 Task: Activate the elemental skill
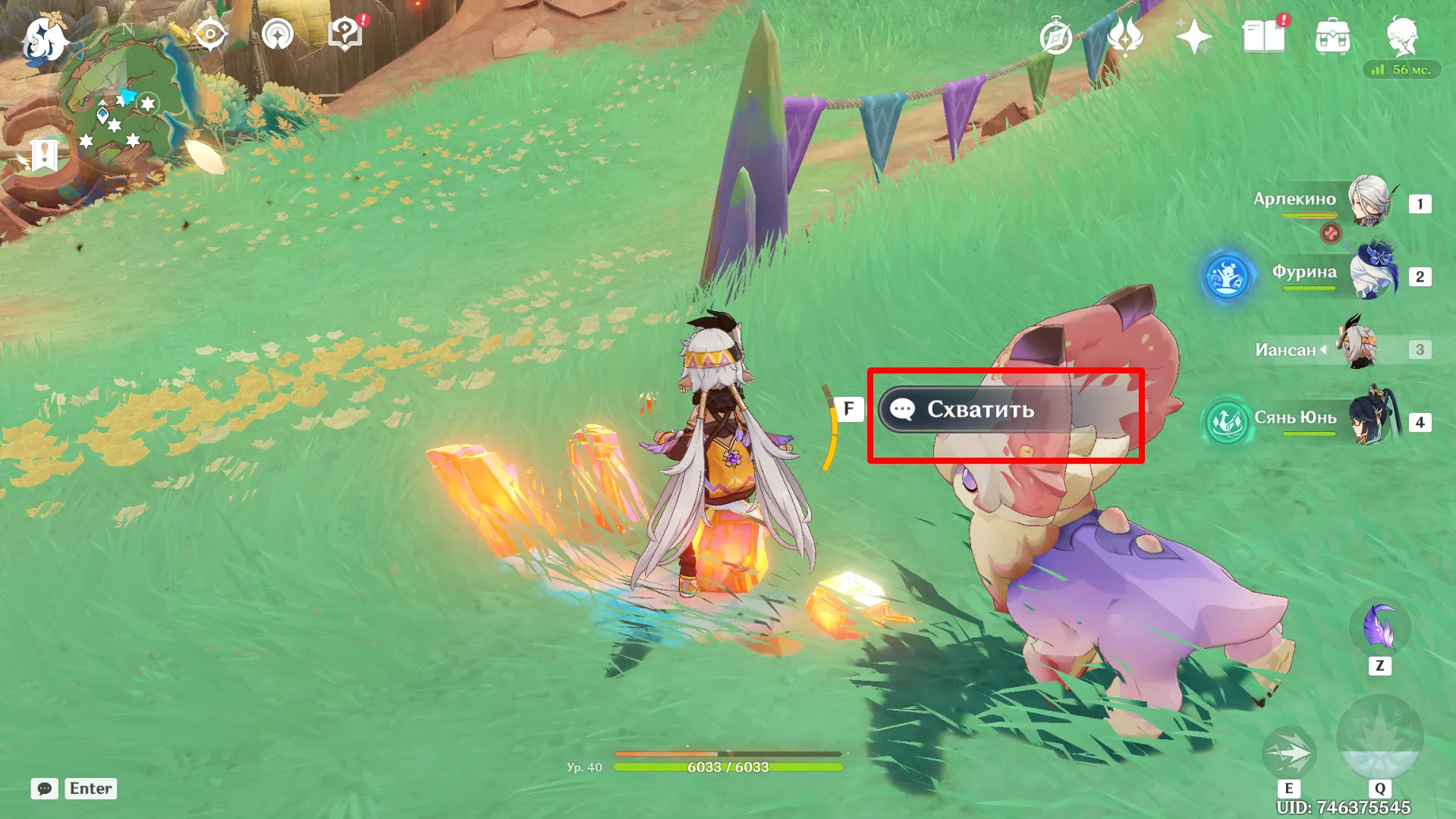[1288, 753]
